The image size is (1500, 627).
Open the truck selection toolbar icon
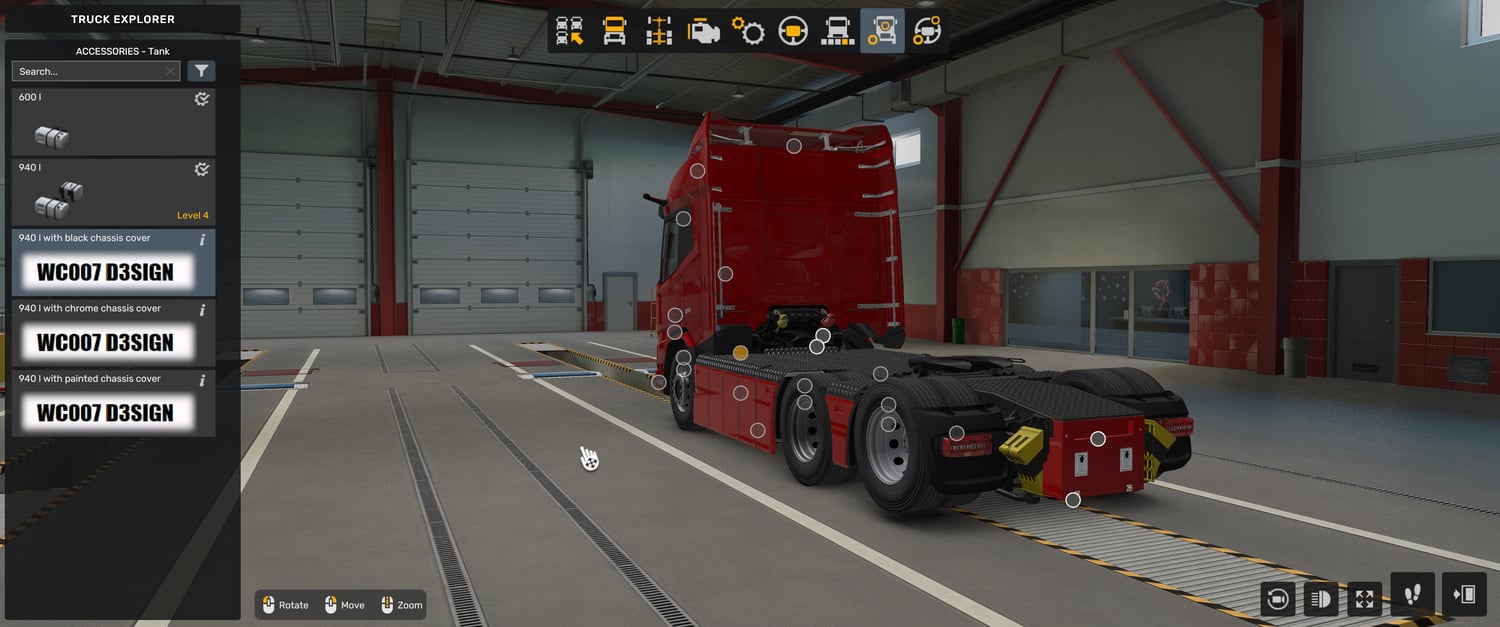pos(570,31)
